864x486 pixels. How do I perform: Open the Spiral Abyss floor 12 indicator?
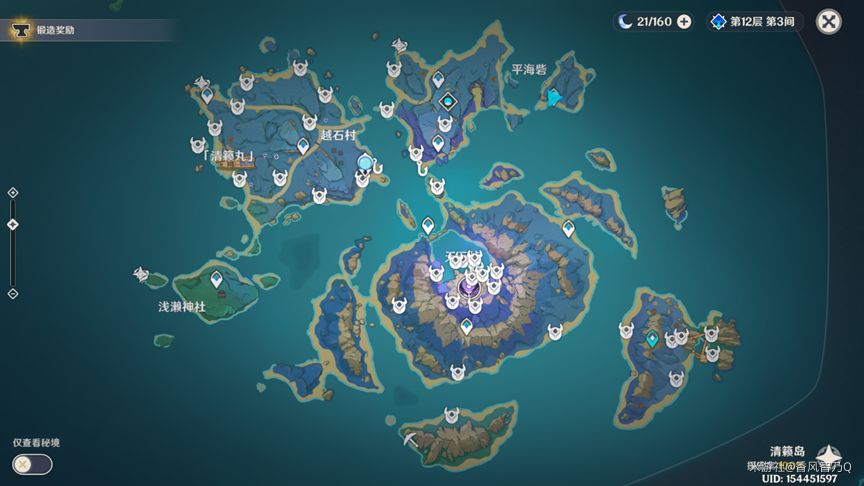[x=755, y=22]
